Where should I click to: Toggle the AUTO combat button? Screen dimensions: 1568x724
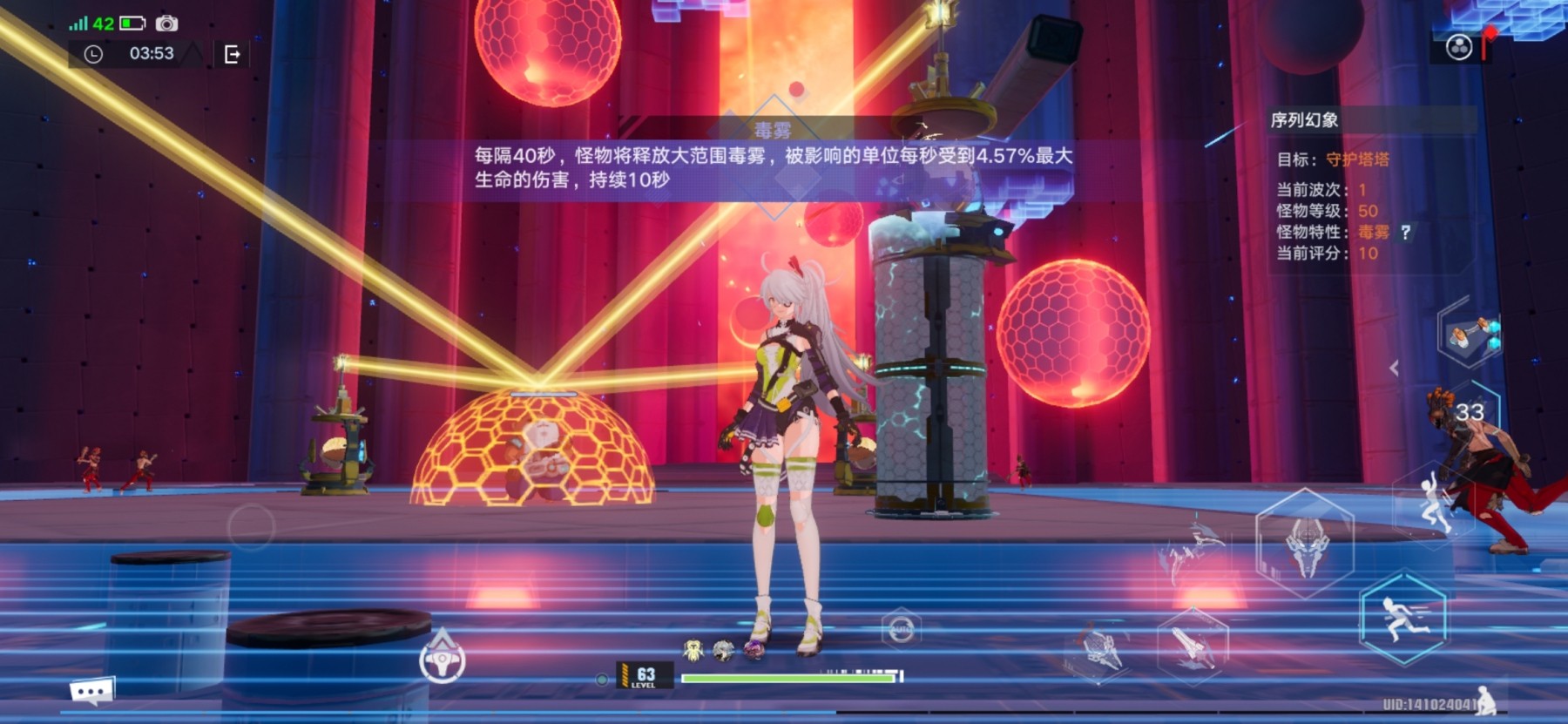tap(901, 628)
